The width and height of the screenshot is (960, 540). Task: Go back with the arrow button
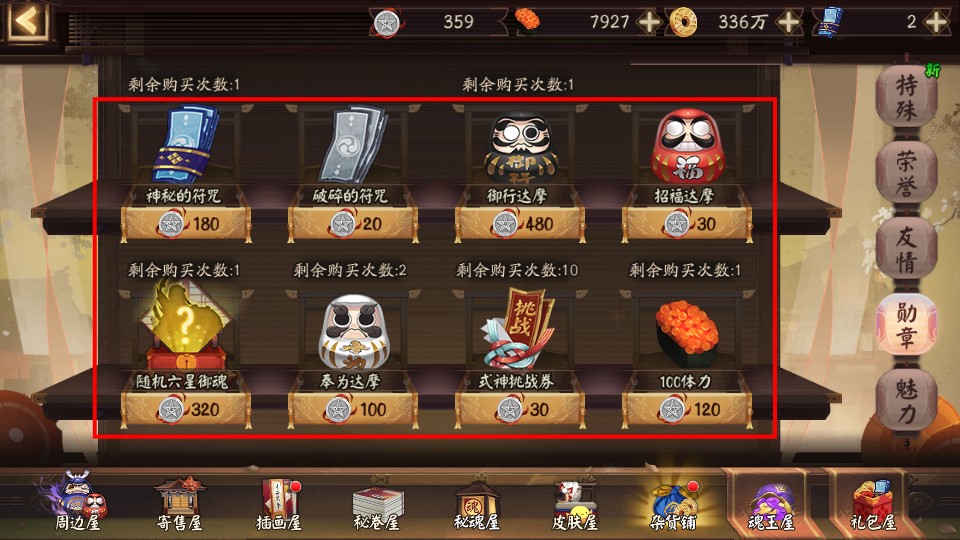point(28,21)
